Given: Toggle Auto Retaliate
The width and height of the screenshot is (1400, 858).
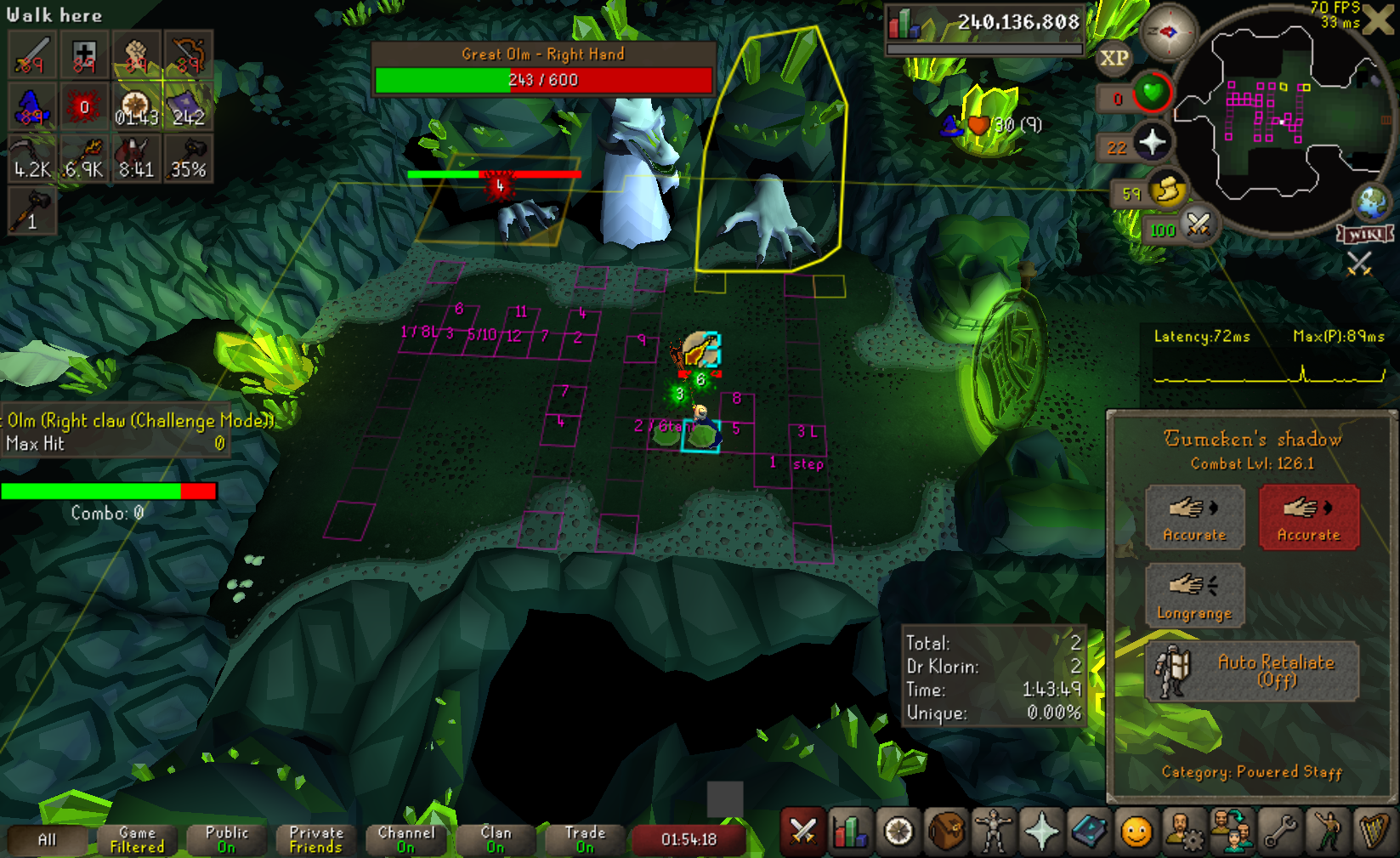Looking at the screenshot, I should [1251, 671].
